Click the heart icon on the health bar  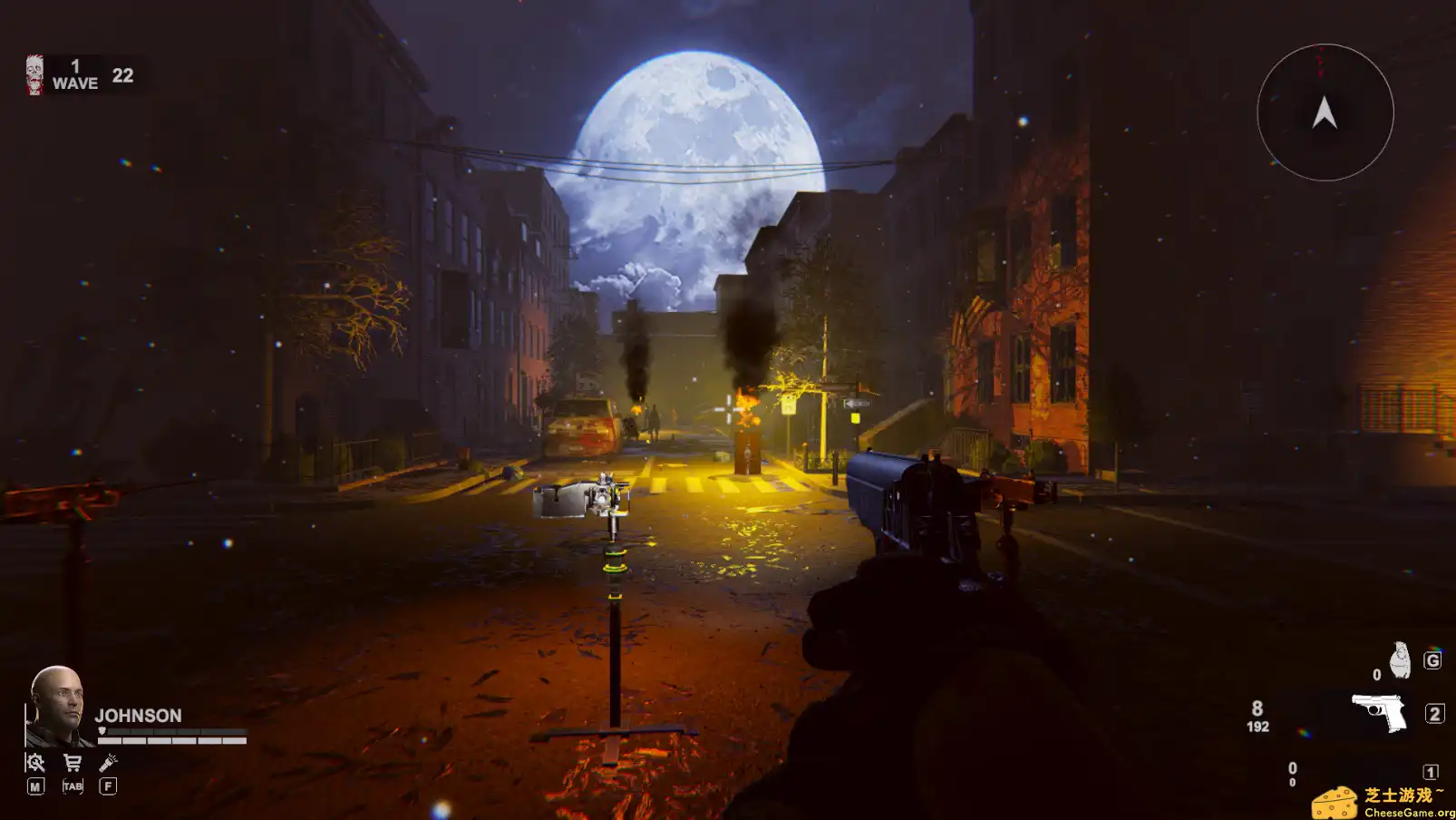(102, 731)
